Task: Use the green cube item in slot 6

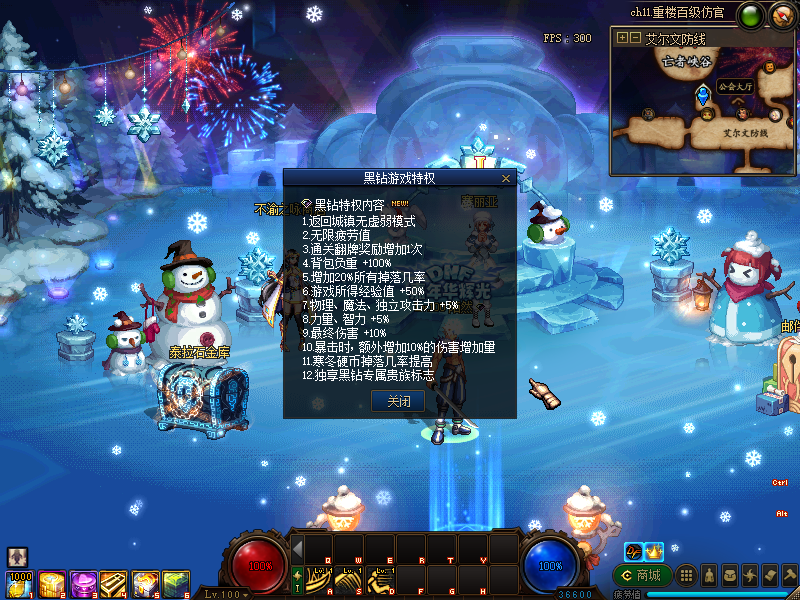Action: click(176, 583)
